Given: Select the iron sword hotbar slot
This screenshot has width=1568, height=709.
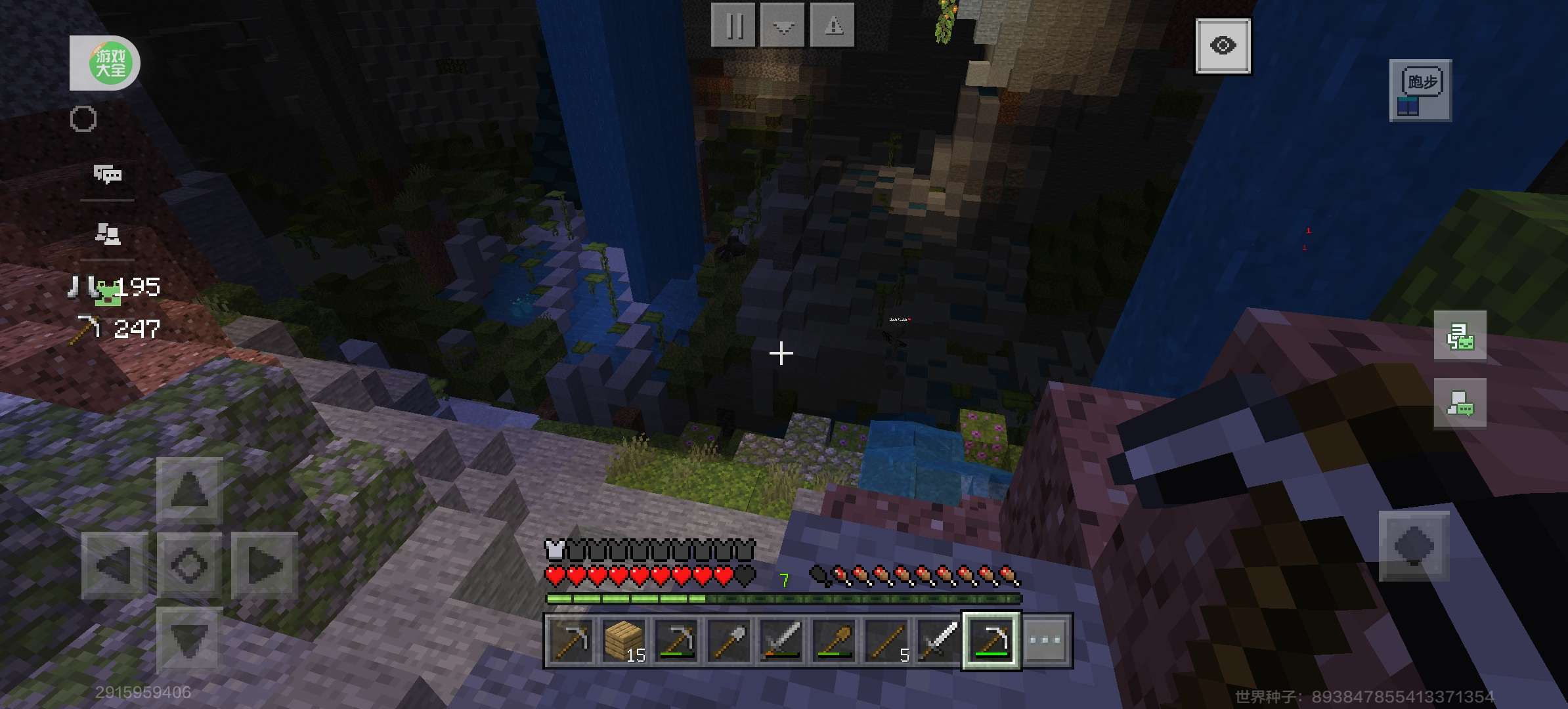Looking at the screenshot, I should (x=939, y=640).
